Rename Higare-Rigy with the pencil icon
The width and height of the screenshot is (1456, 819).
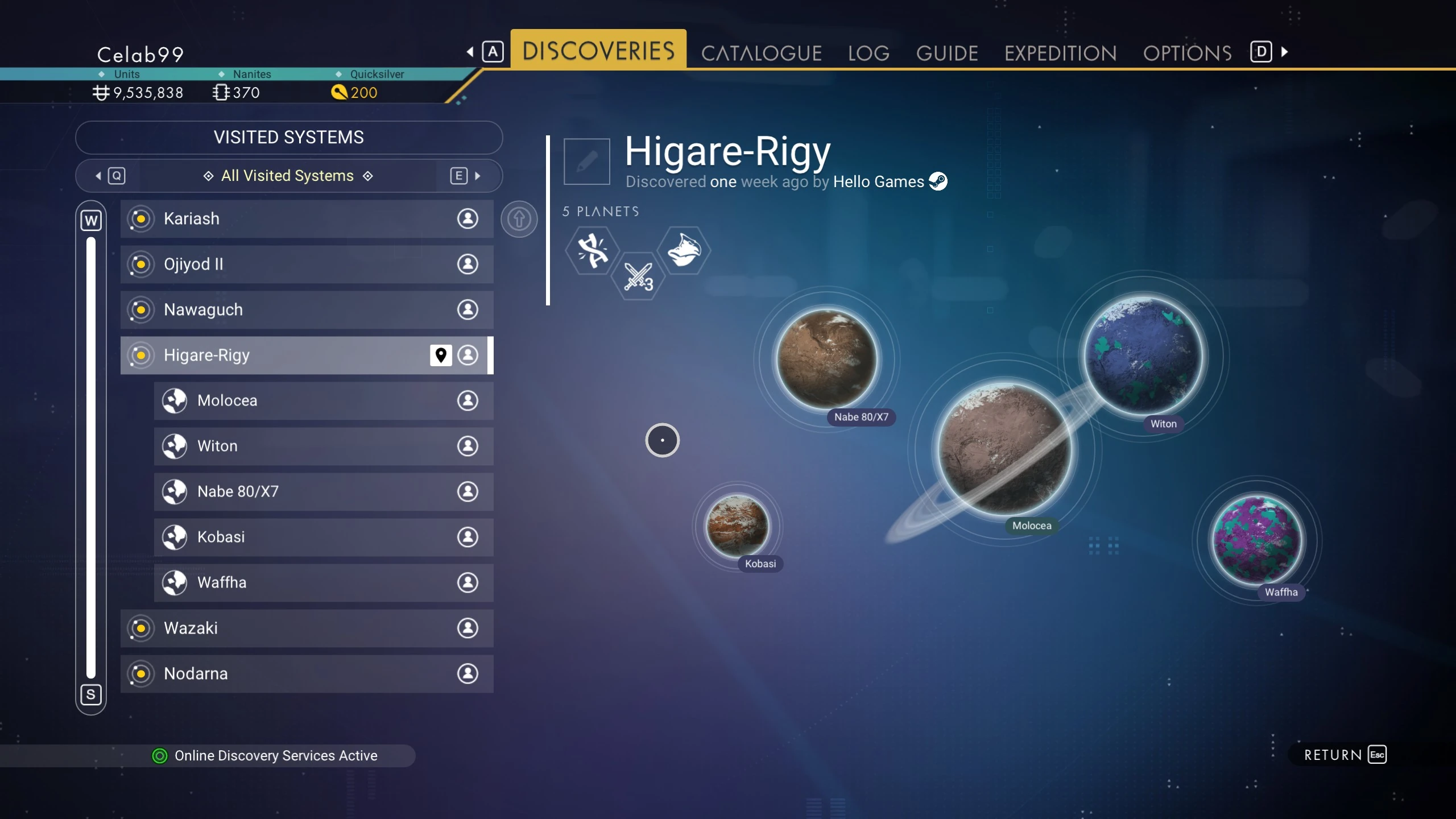(586, 162)
